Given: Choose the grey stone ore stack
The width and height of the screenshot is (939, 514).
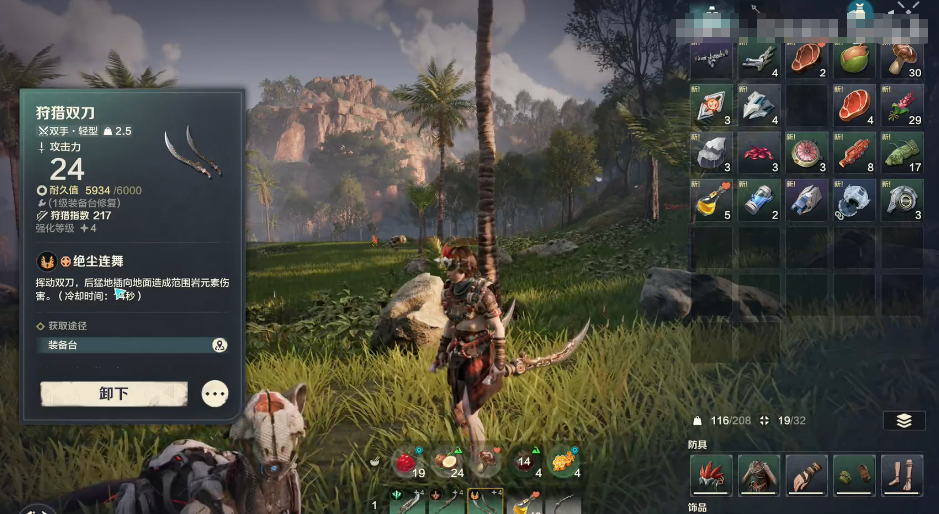Looking at the screenshot, I should click(711, 152).
